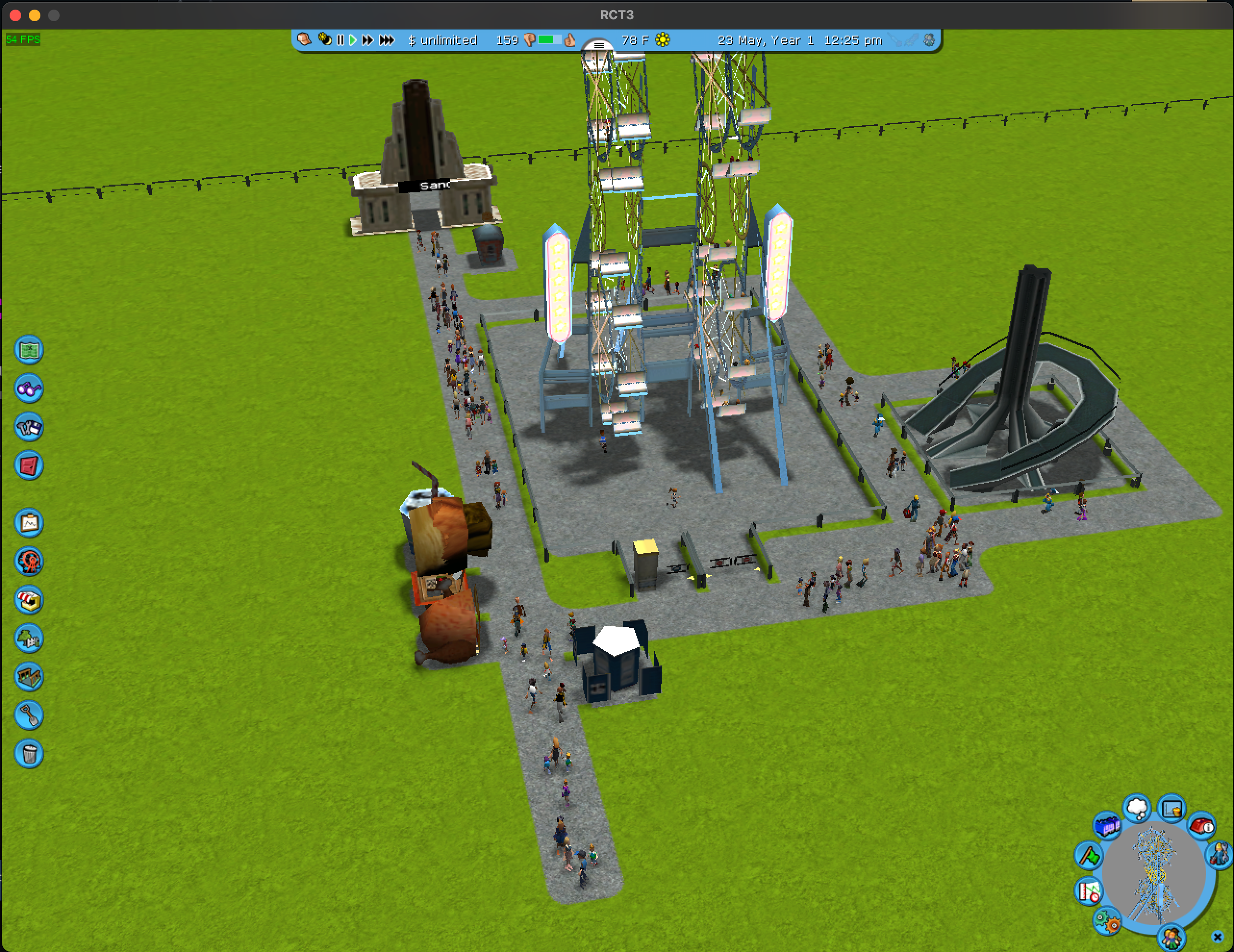Open the park management clipboard
The height and width of the screenshot is (952, 1234).
(x=29, y=523)
